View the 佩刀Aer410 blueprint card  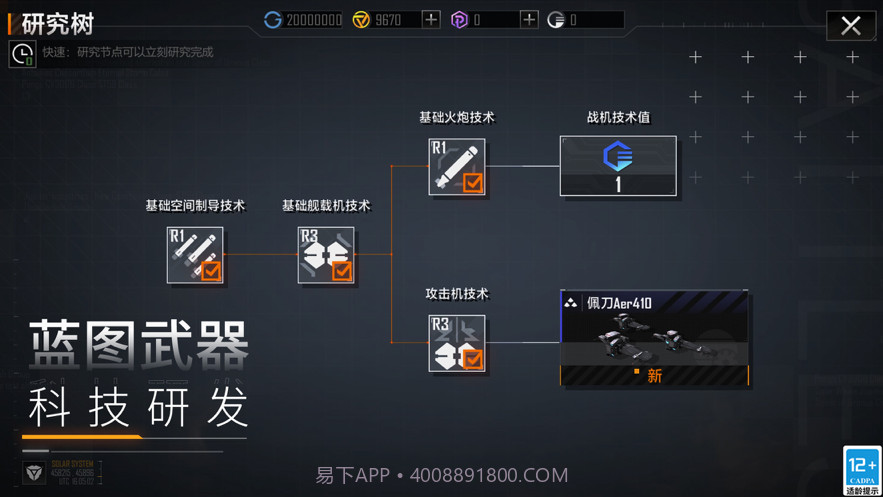pyautogui.click(x=654, y=339)
